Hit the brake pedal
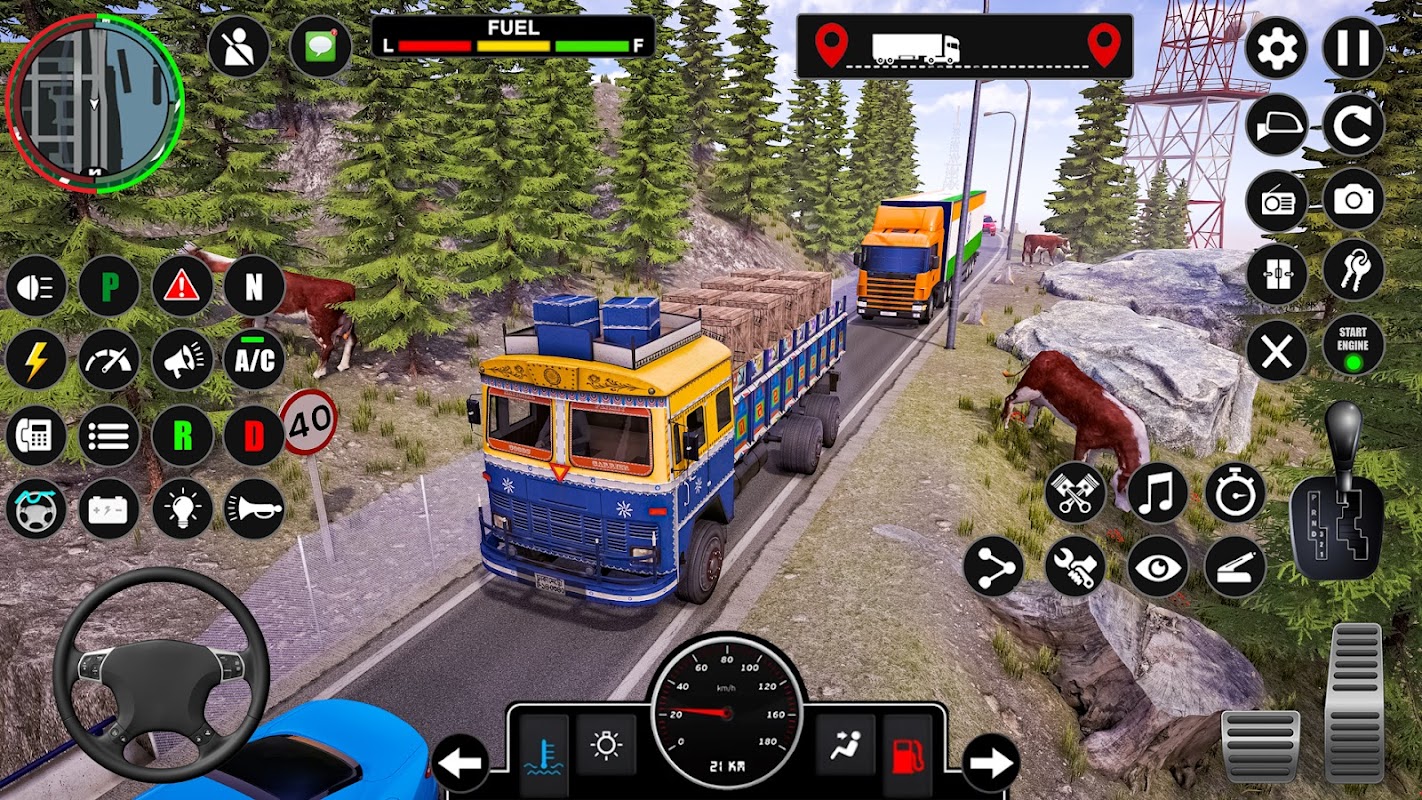1422x800 pixels. click(x=1260, y=745)
